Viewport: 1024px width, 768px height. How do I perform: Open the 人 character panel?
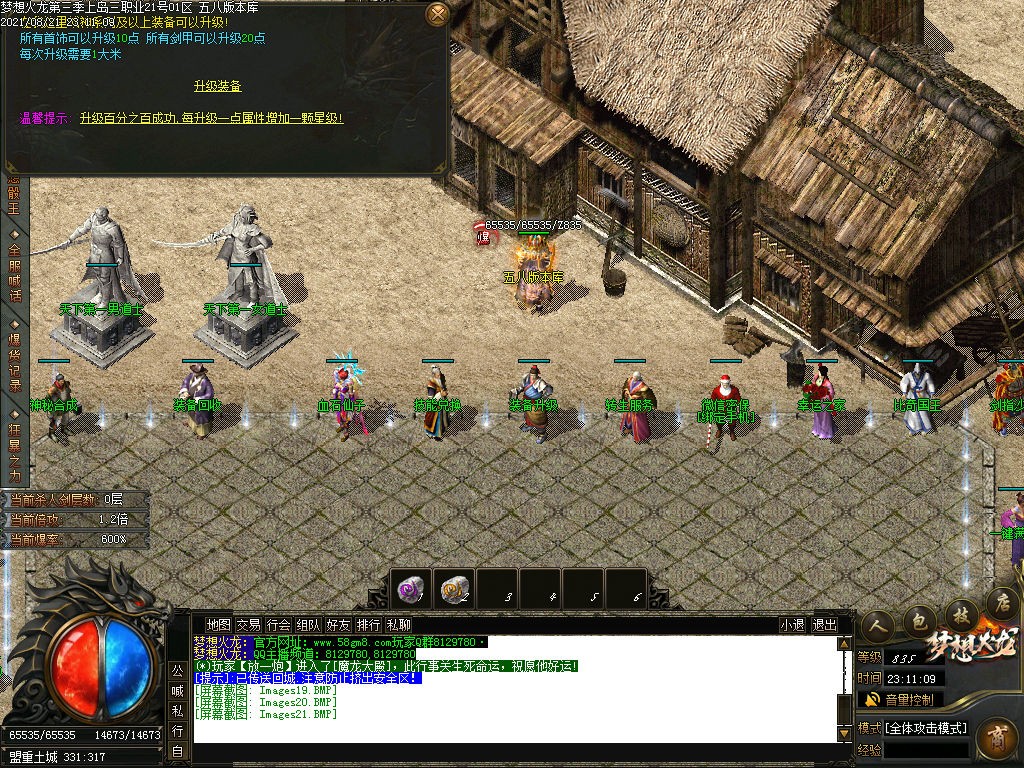point(878,623)
